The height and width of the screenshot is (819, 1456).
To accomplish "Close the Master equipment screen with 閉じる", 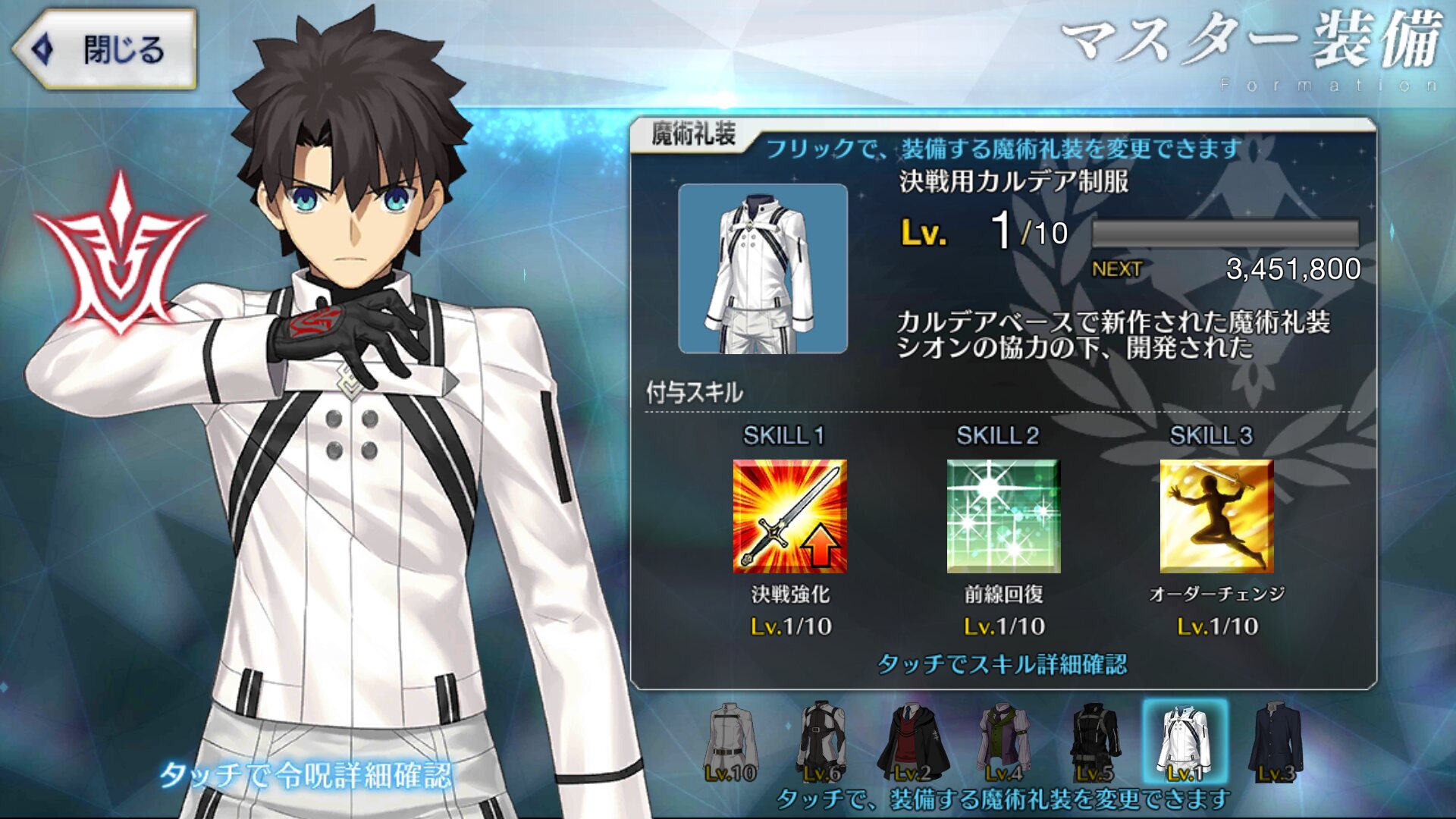I will pos(105,50).
